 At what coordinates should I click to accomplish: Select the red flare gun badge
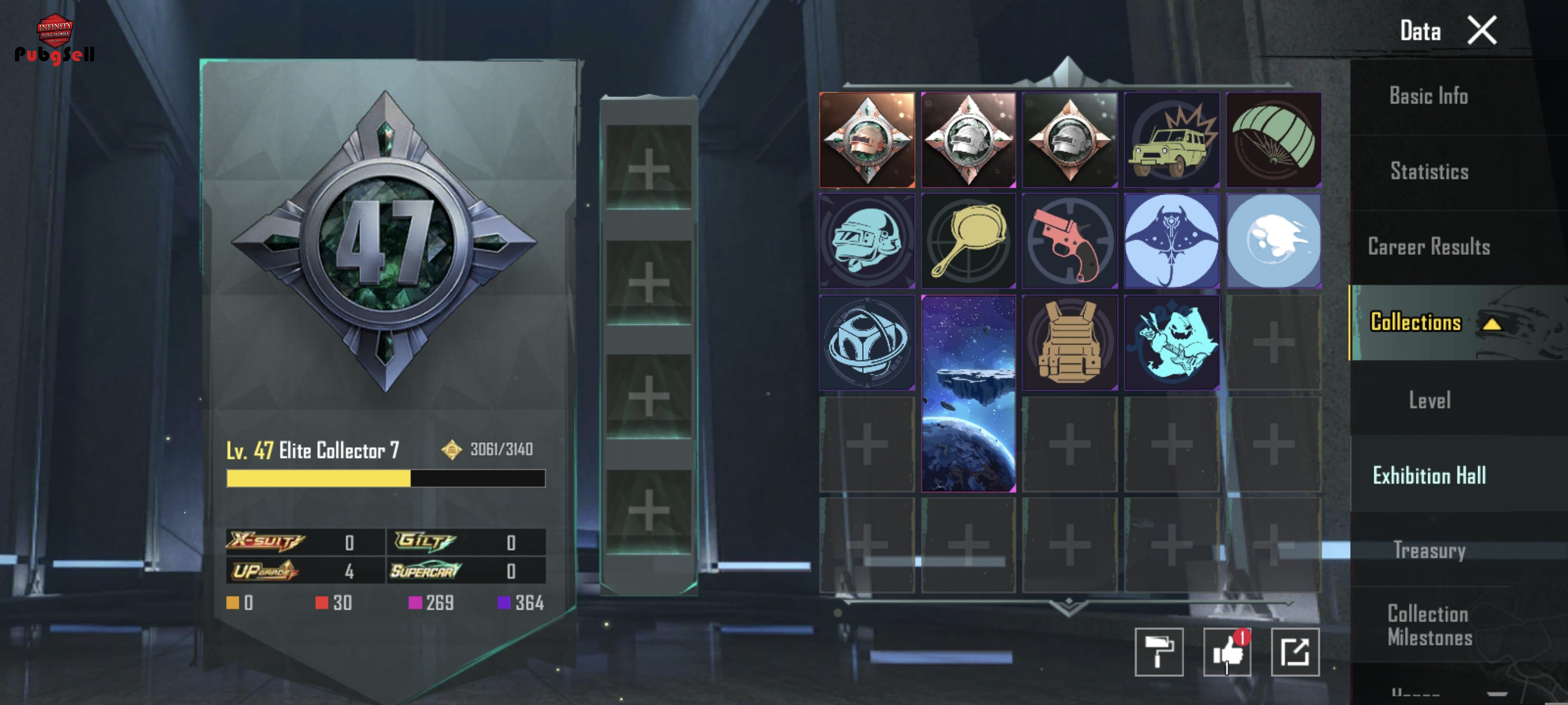pos(1070,241)
